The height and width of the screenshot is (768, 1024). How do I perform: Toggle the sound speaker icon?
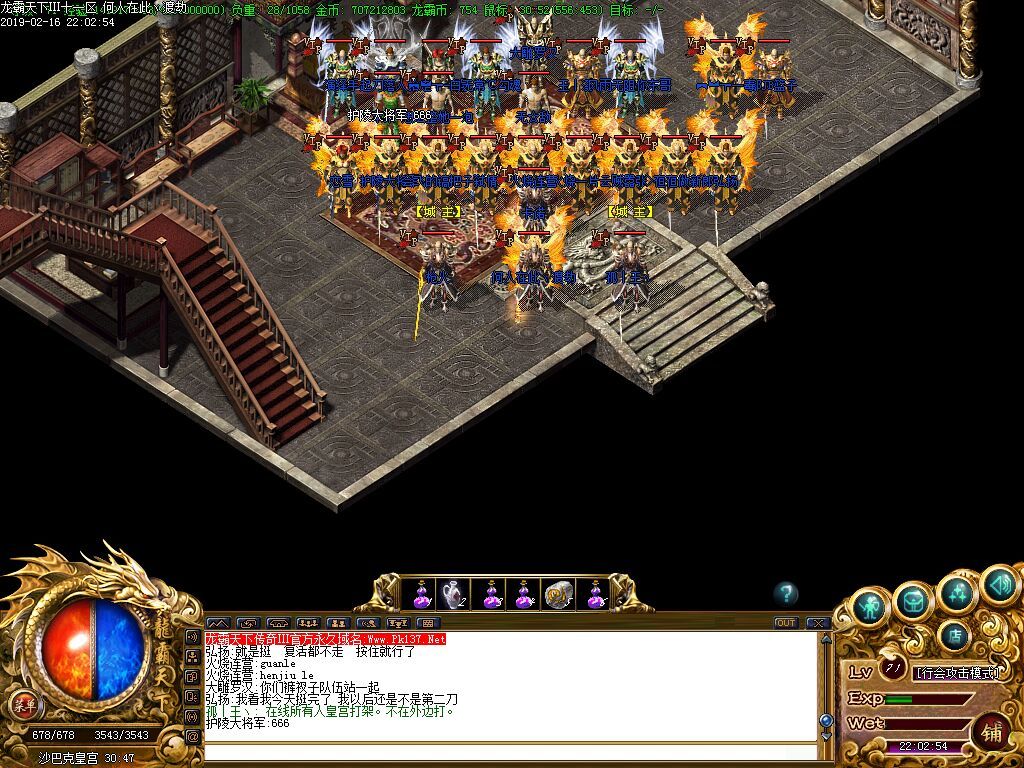997,582
